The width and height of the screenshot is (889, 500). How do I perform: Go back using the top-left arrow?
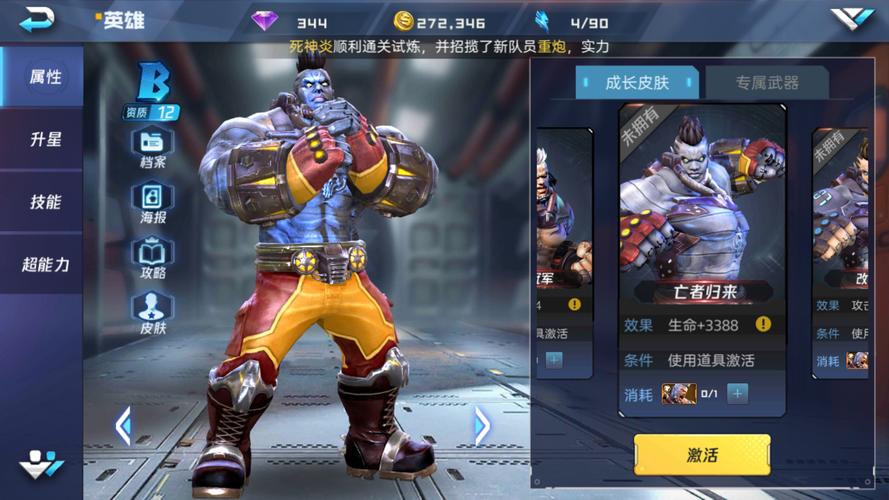point(38,18)
